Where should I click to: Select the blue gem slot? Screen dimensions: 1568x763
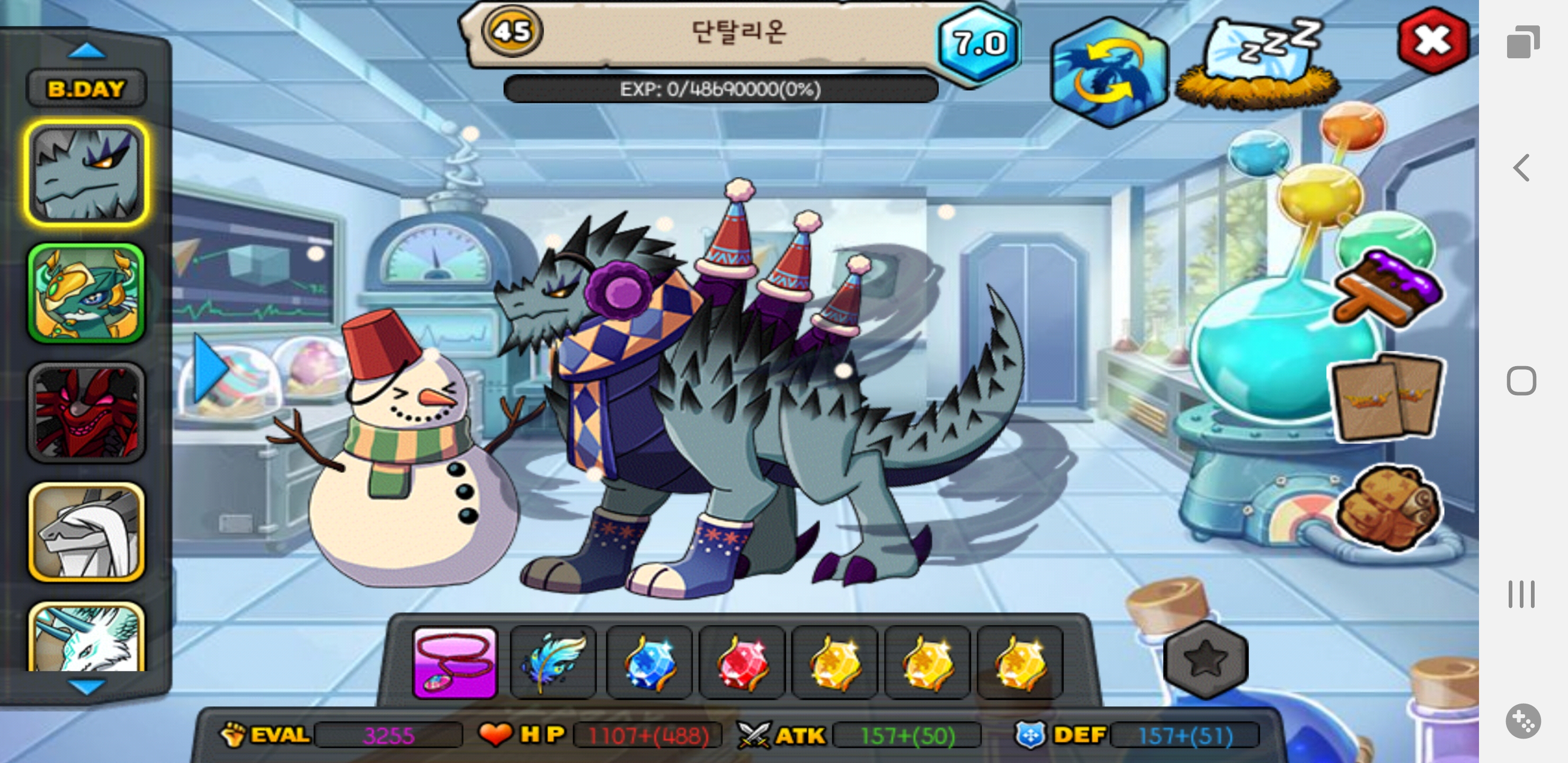pos(648,662)
